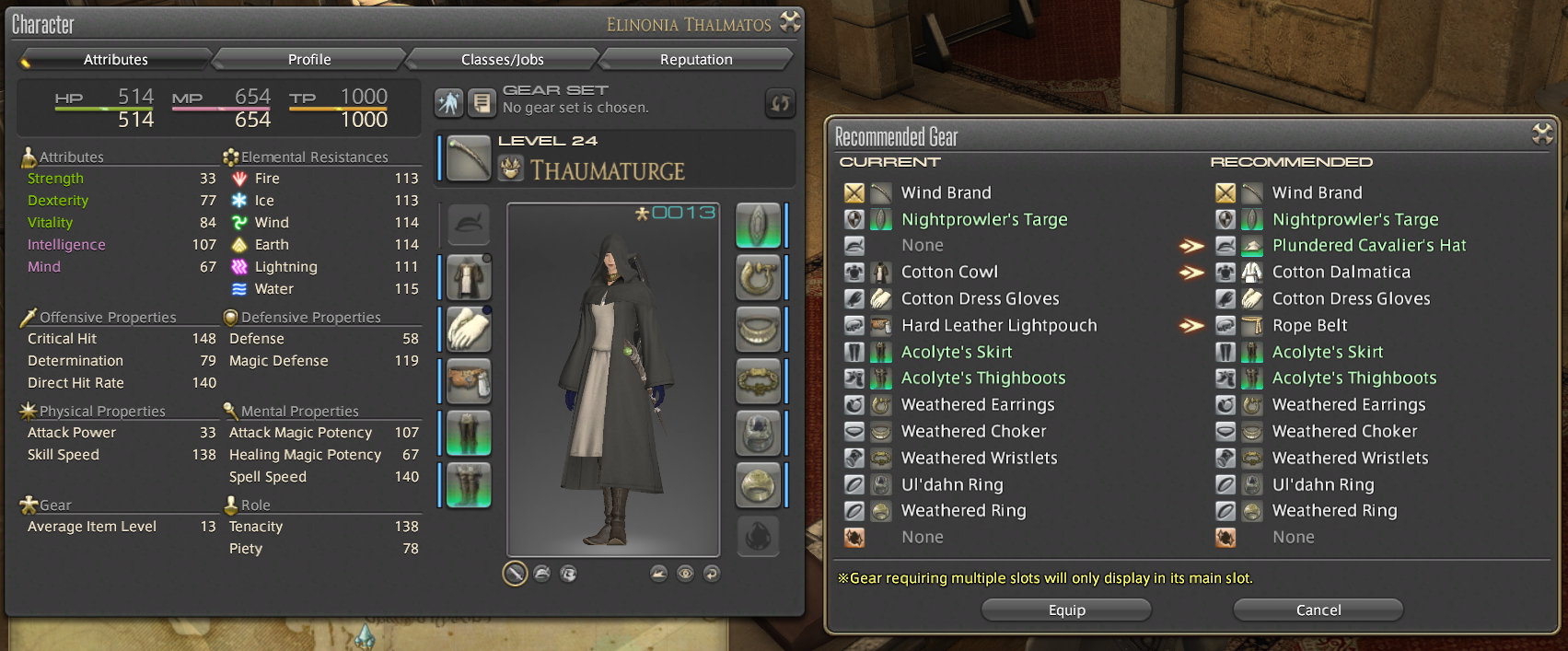Pick the recommended Rope Belt entry
Screen dimensions: 1568x651
[1309, 326]
